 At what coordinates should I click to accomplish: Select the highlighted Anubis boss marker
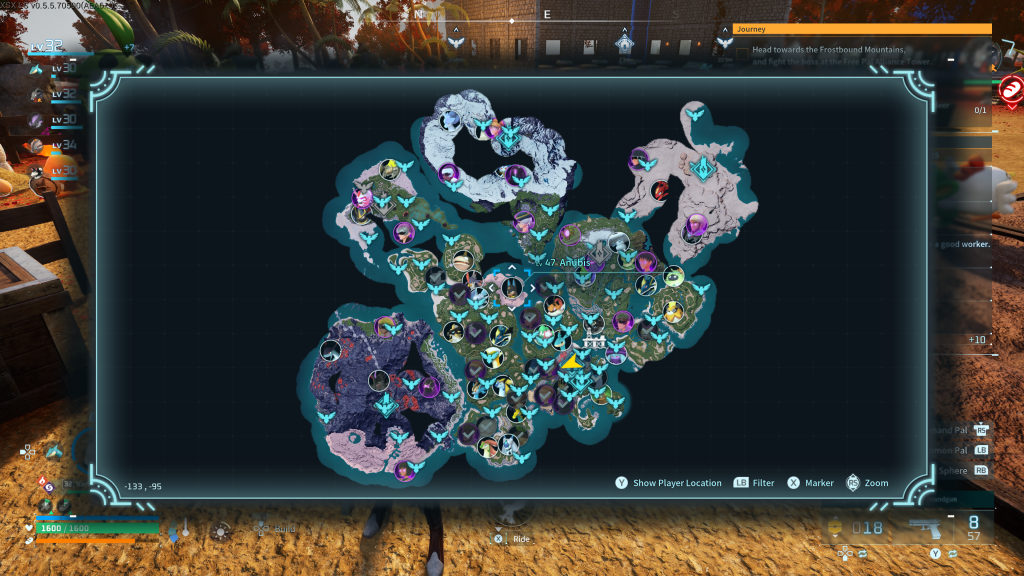click(x=512, y=289)
